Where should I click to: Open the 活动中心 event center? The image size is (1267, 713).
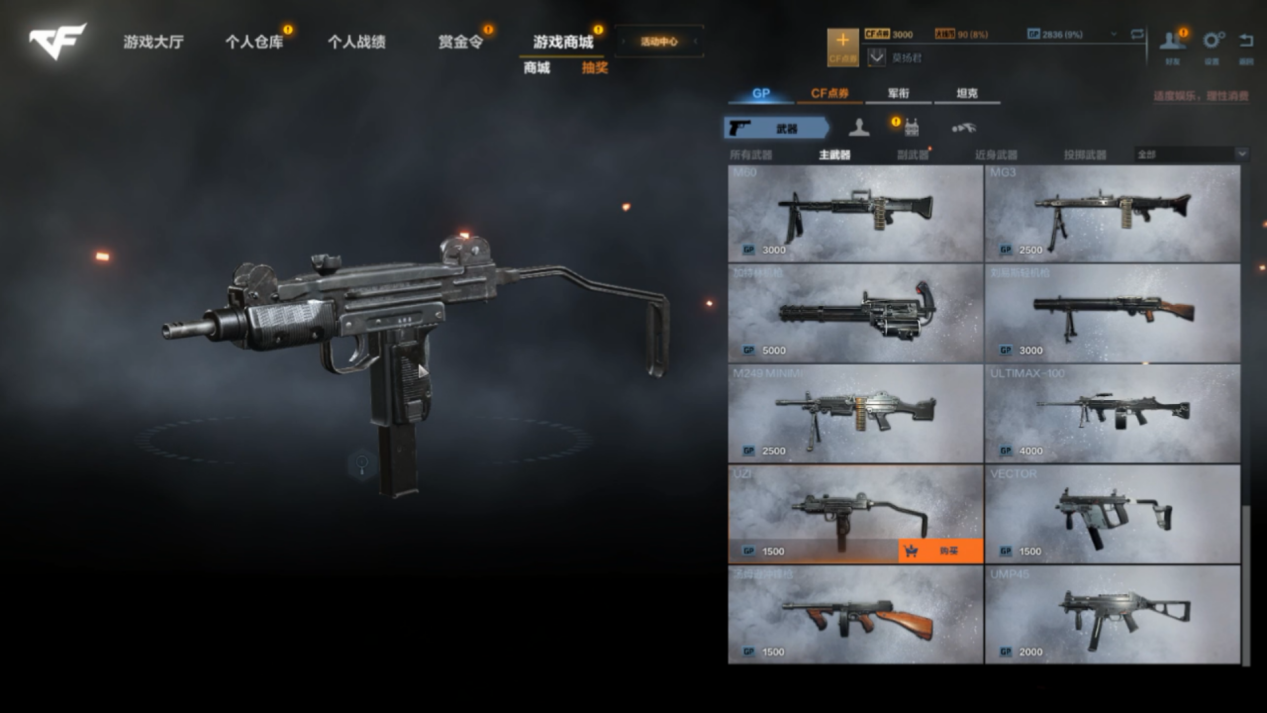point(659,42)
